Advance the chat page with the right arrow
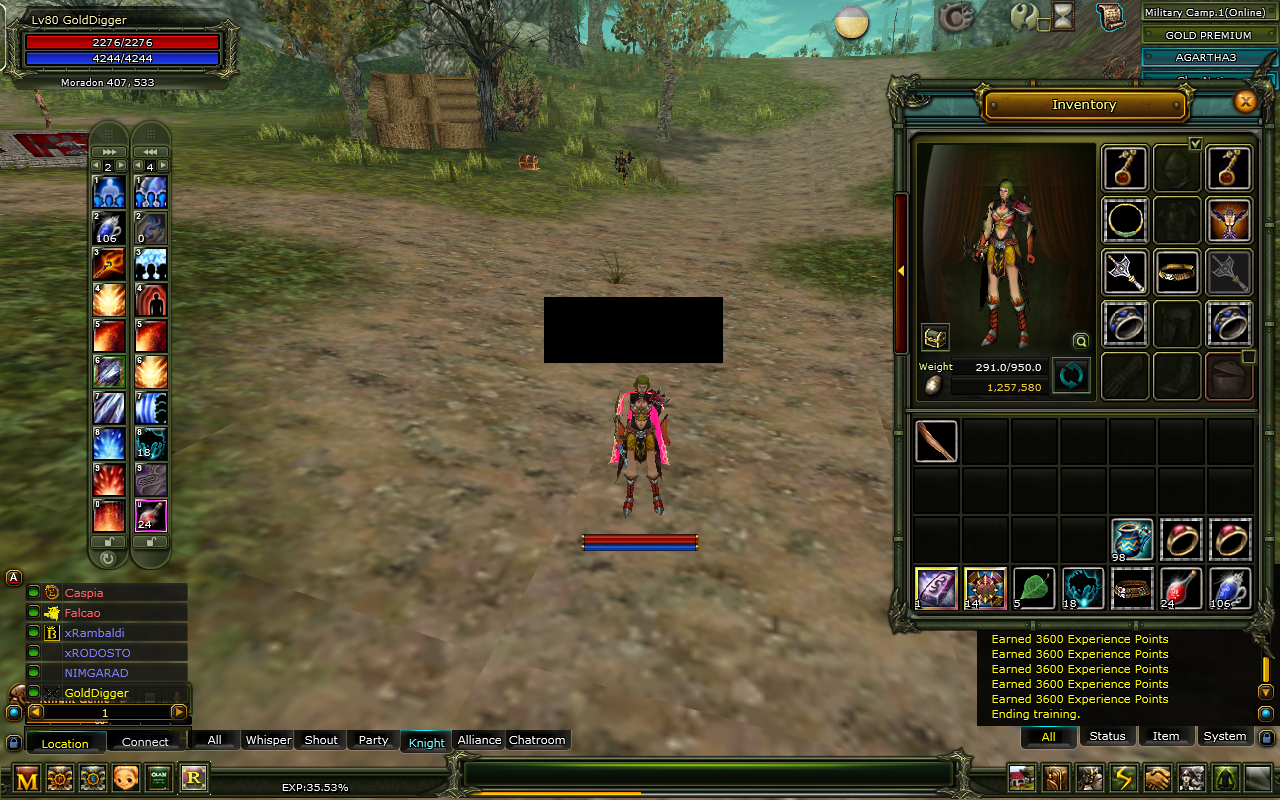 tap(180, 712)
